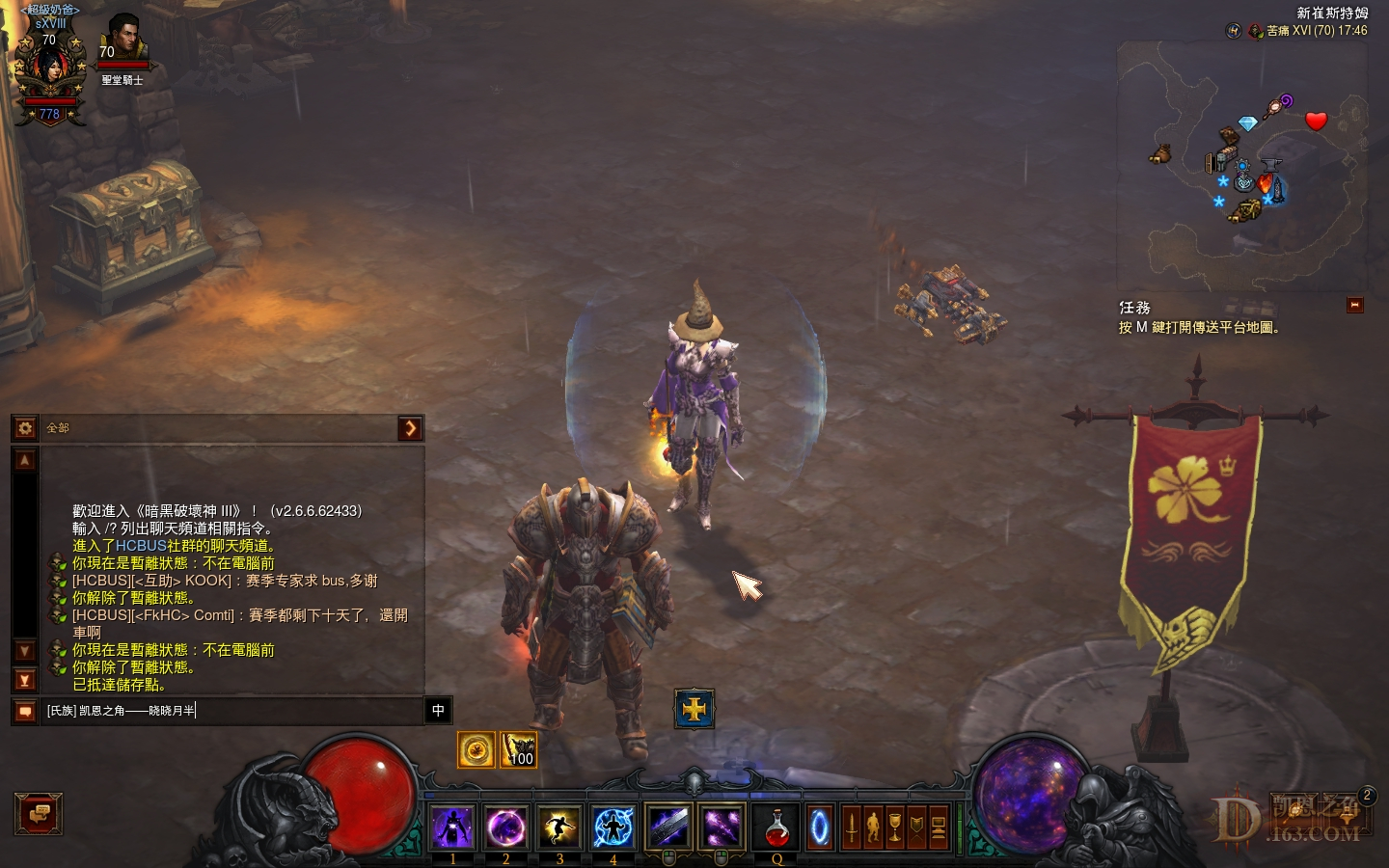Select the purple blade primary skill
The height and width of the screenshot is (868, 1389).
point(668,827)
